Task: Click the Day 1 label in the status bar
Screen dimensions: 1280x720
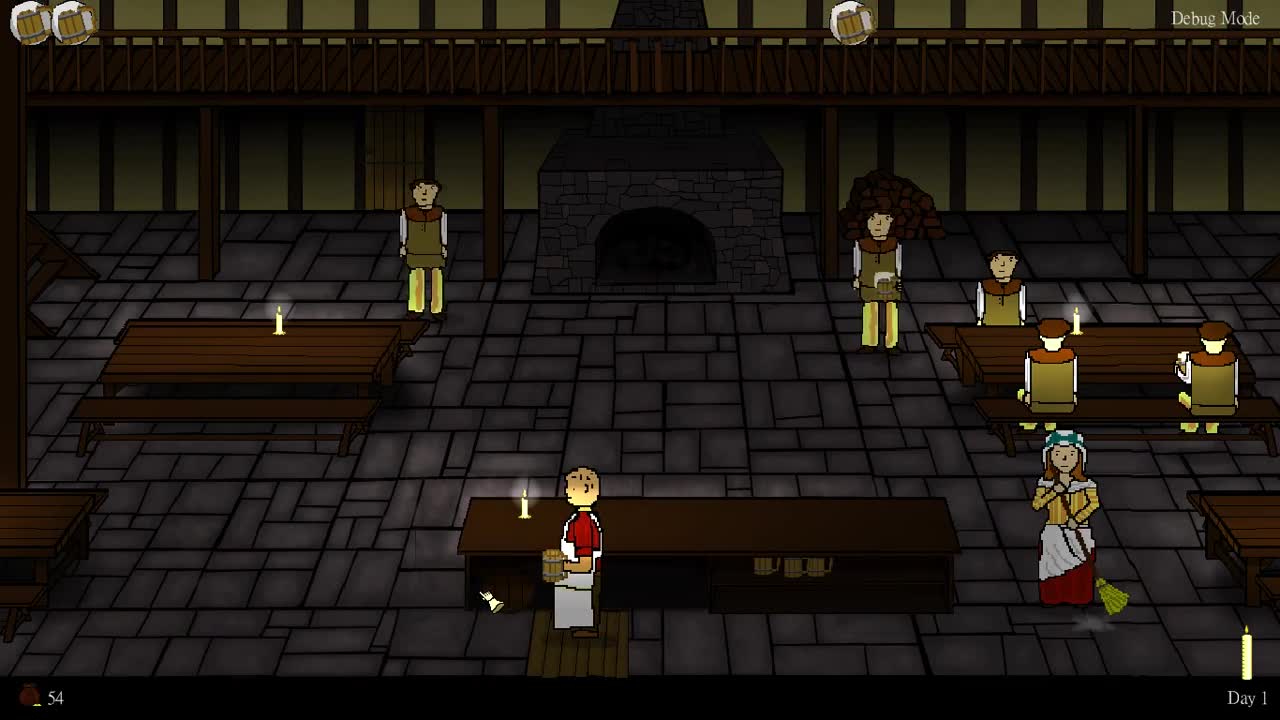Action: [x=1246, y=697]
